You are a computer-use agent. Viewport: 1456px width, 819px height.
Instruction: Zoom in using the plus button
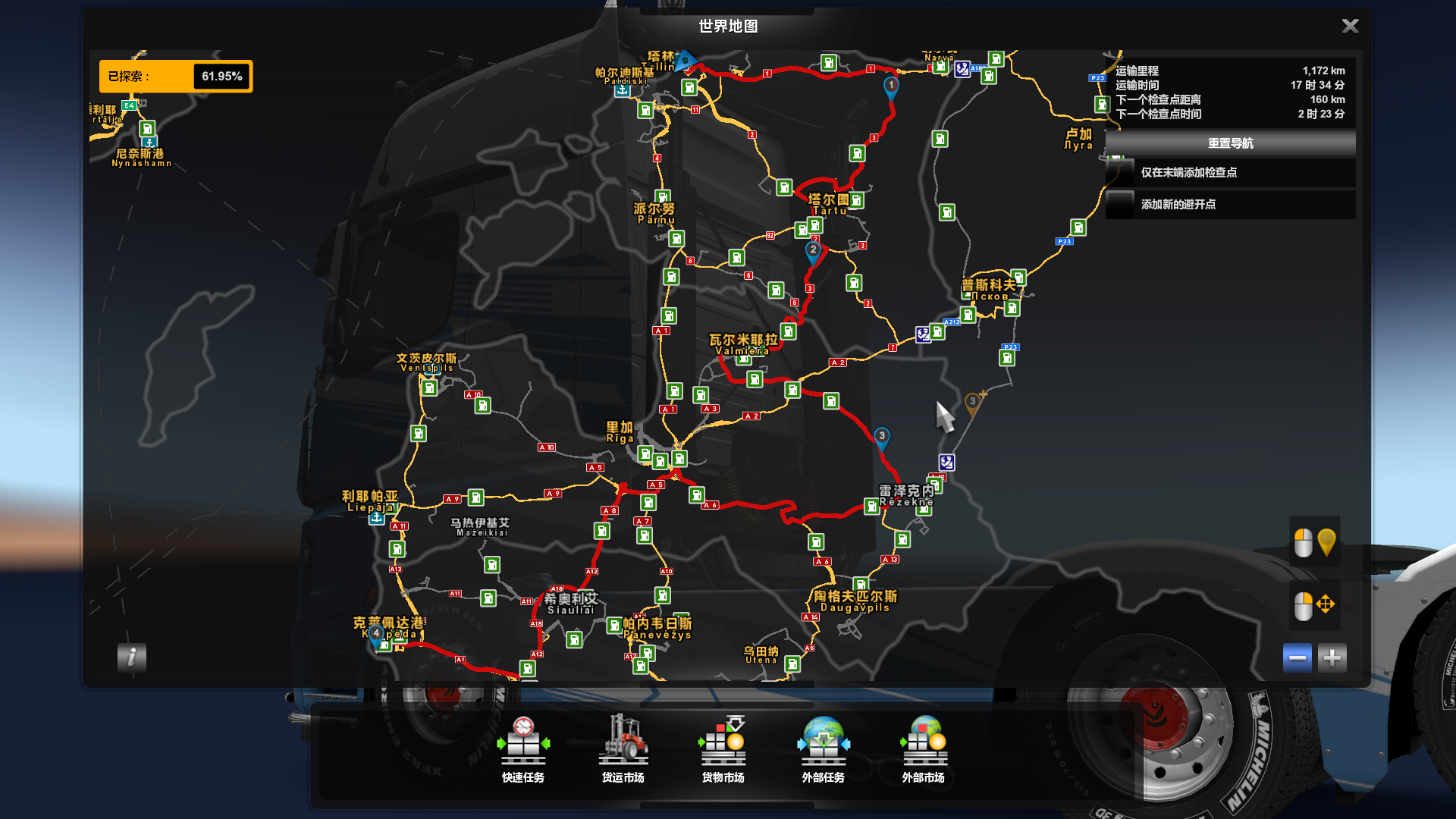click(1332, 657)
